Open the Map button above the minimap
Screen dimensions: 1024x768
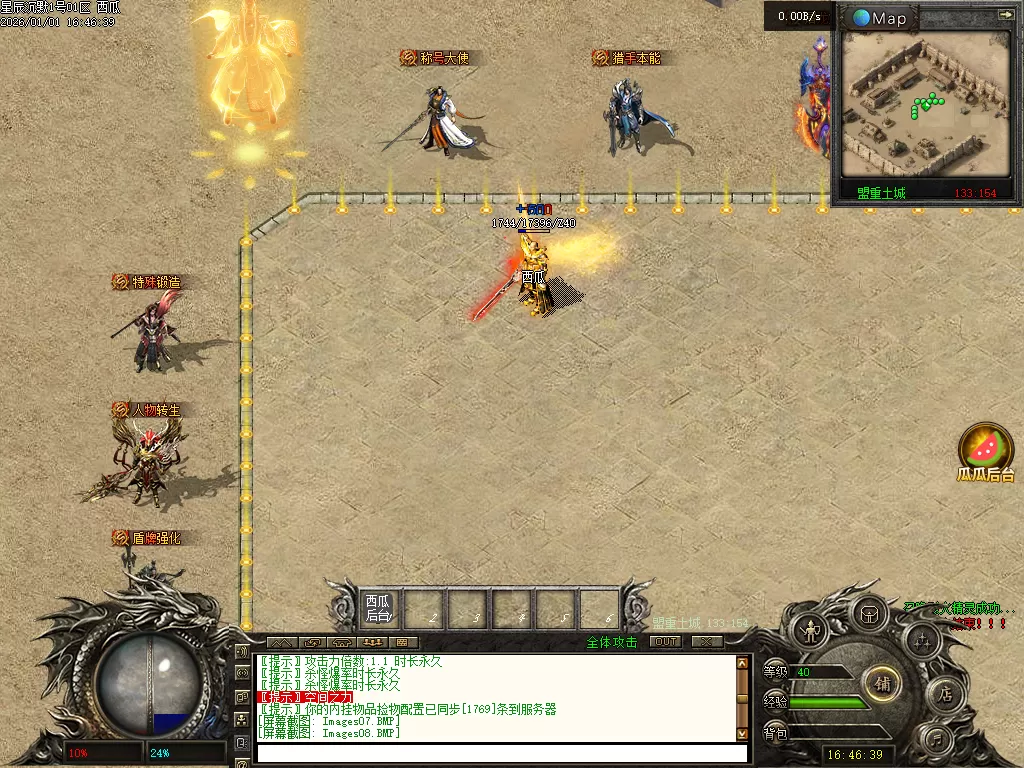point(879,18)
